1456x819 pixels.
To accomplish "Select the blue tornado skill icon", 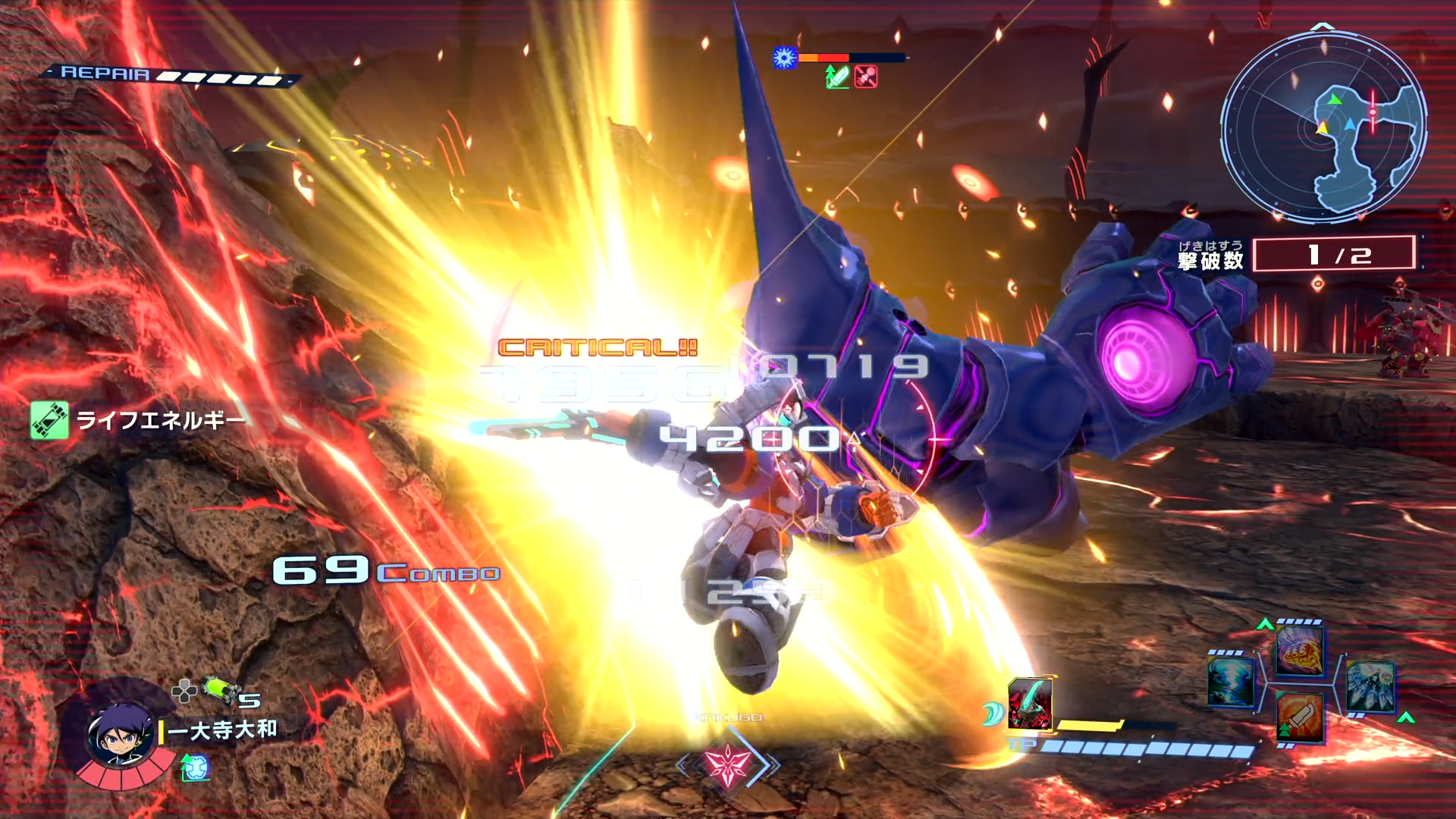I will click(x=1230, y=682).
